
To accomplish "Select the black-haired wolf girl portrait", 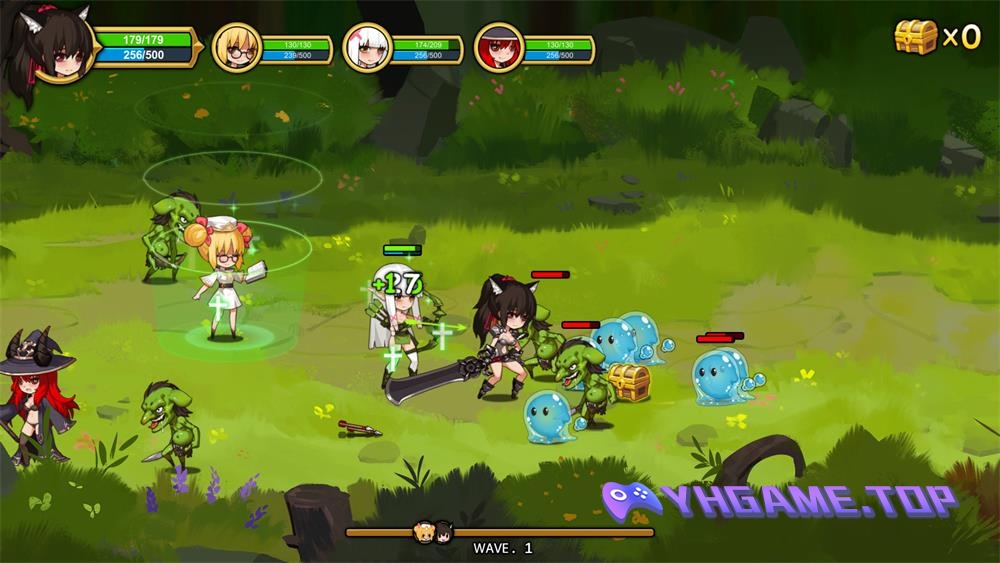I will click(50, 45).
